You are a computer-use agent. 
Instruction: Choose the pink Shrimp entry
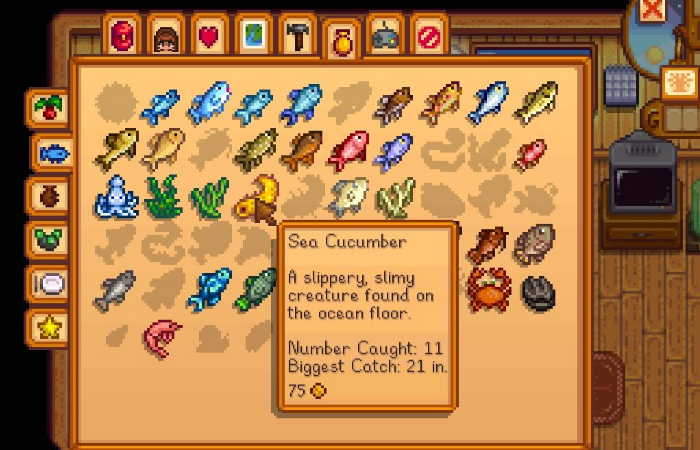click(x=159, y=336)
